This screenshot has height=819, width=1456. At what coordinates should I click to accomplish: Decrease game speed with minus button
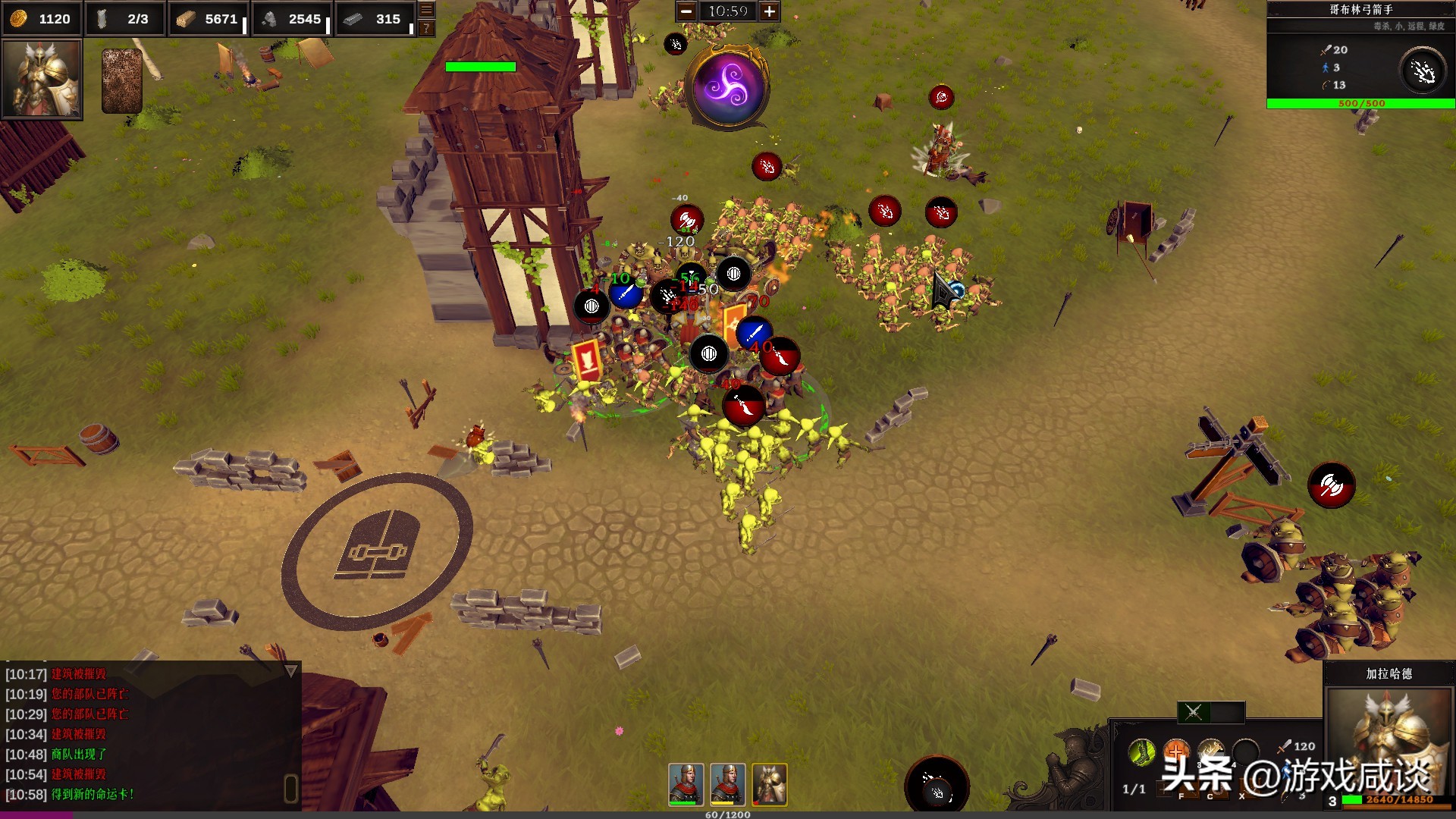tap(686, 11)
